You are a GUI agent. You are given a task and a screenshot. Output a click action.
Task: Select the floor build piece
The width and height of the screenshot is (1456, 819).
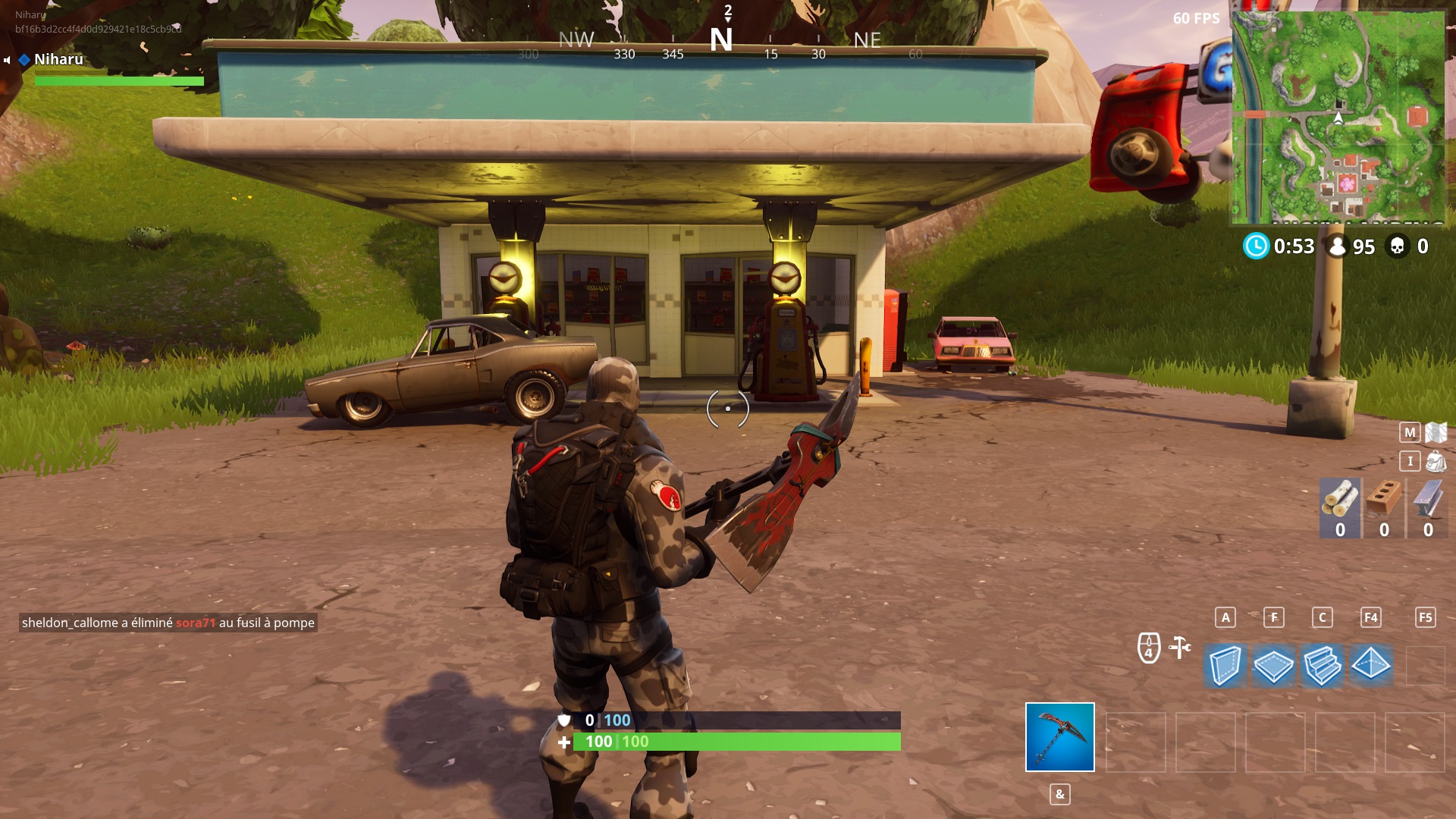[x=1274, y=665]
